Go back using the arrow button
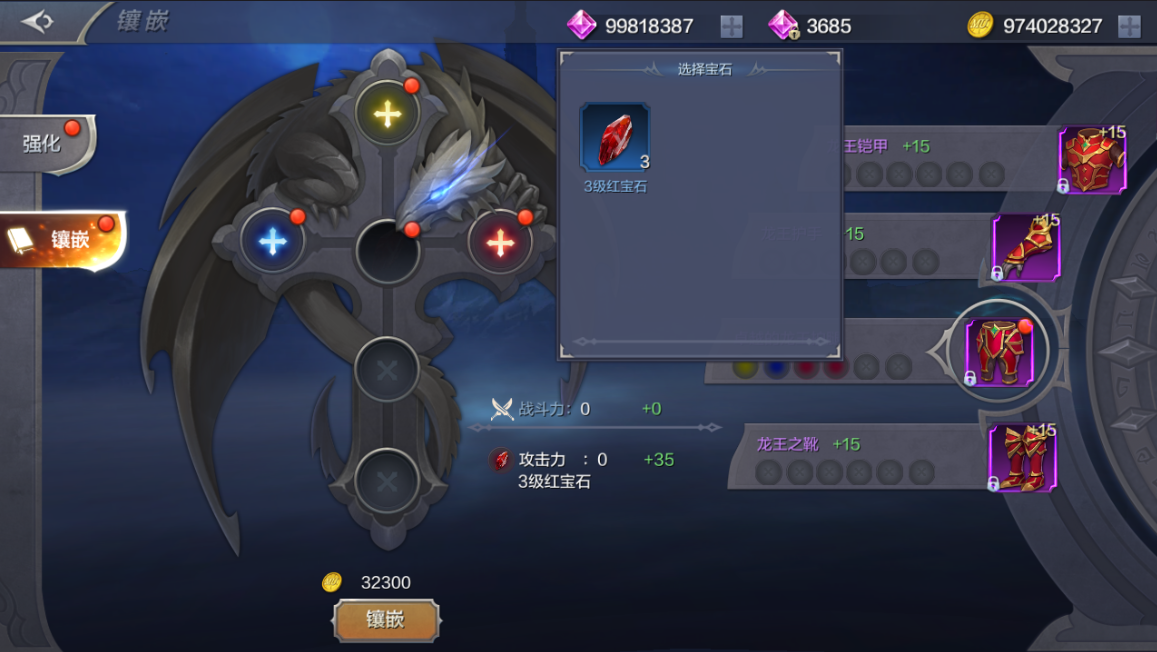 pyautogui.click(x=38, y=21)
